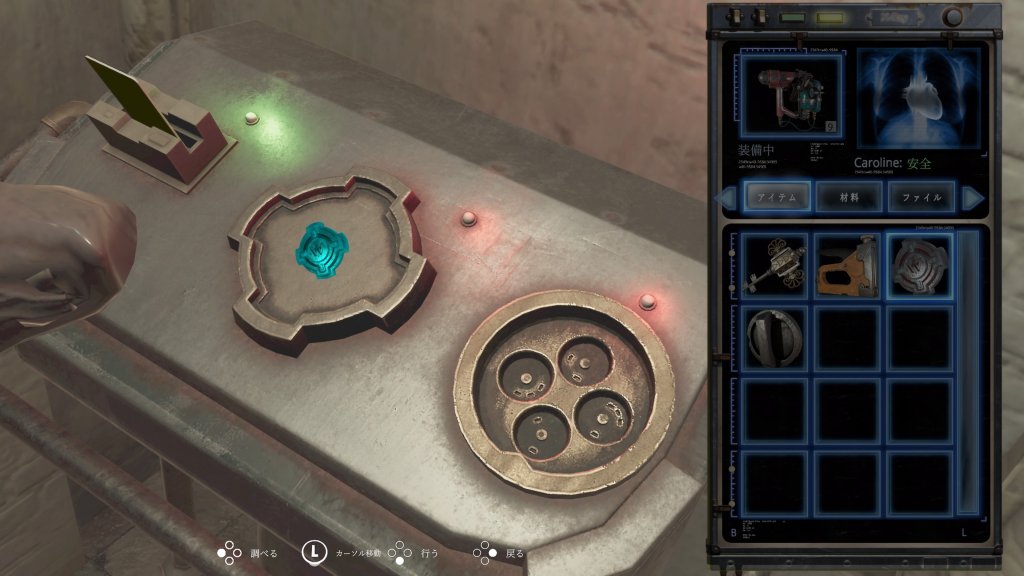Switch to the アイテム (Items) tab
Viewport: 1024px width, 576px height.
(775, 197)
